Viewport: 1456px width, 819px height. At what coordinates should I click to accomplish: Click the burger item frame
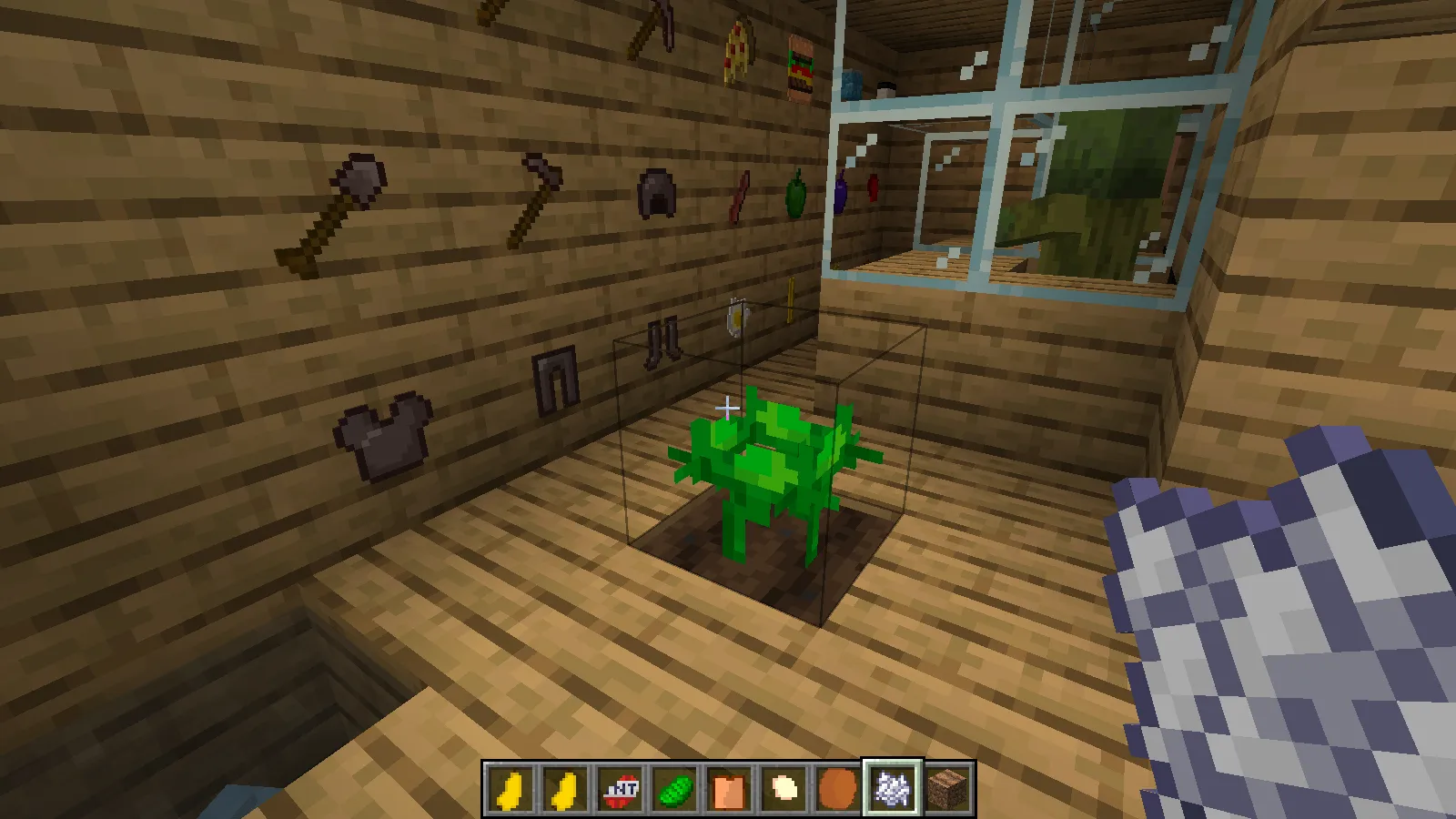pyautogui.click(x=801, y=64)
